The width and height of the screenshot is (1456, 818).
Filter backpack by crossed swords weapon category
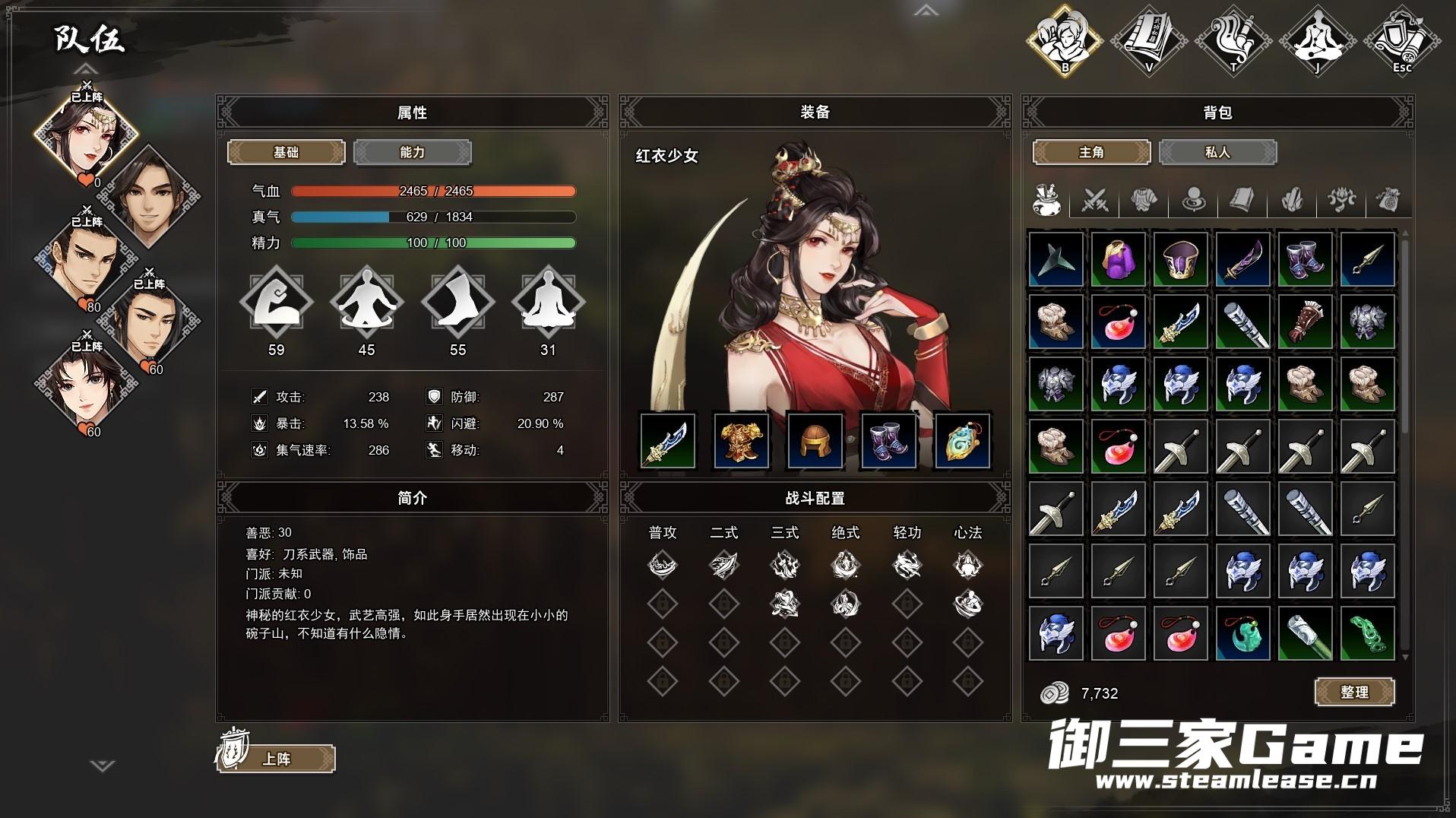click(x=1095, y=201)
